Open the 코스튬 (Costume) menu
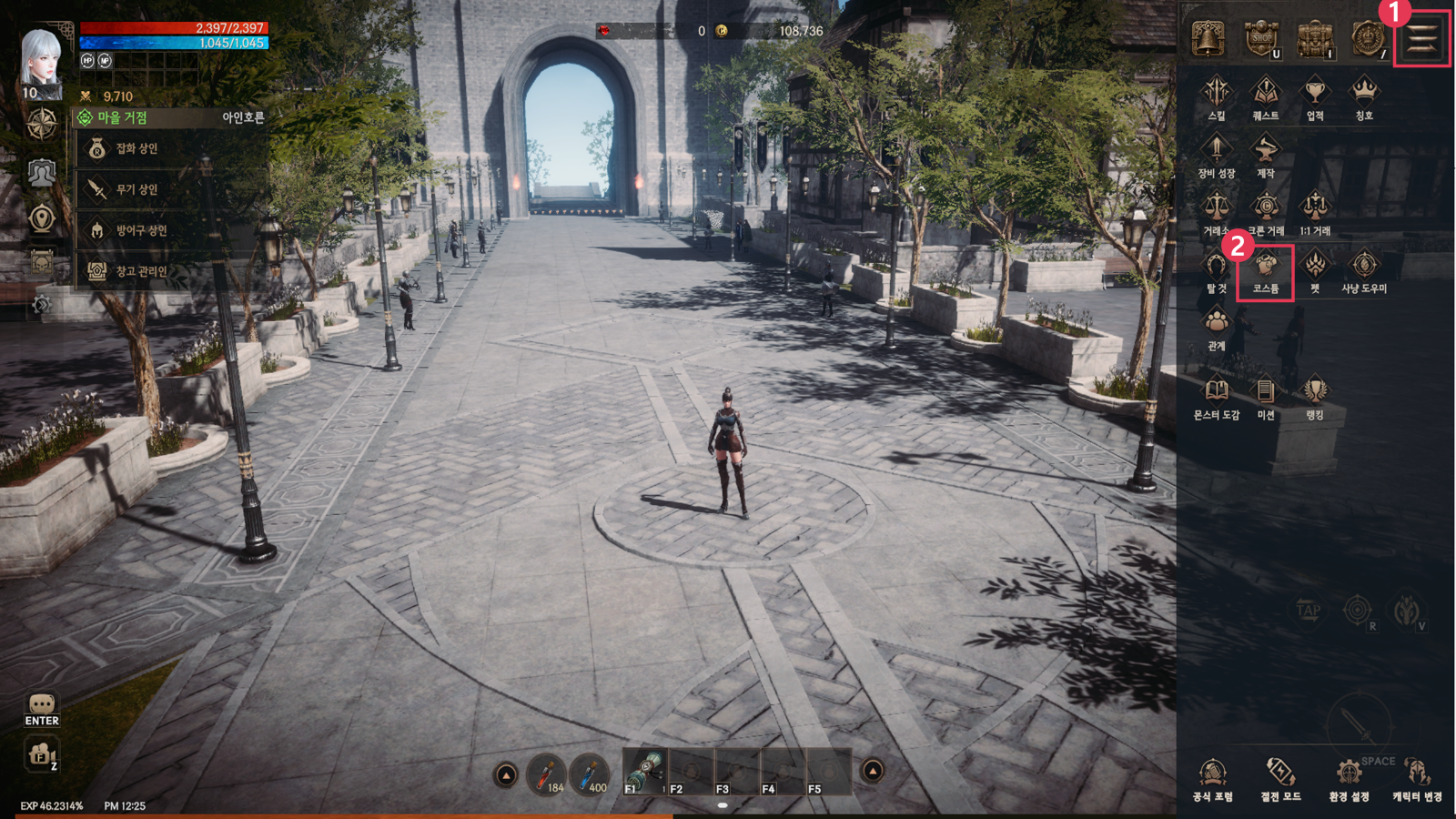1456x819 pixels. coord(1265,271)
